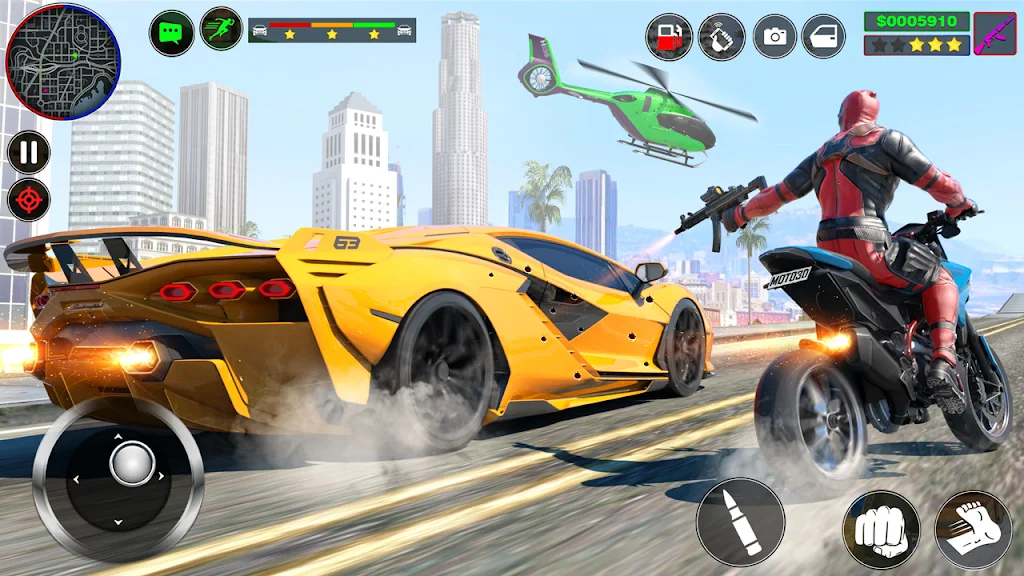Open the circular city minimap
Screen dimensions: 1024x576
pyautogui.click(x=62, y=61)
